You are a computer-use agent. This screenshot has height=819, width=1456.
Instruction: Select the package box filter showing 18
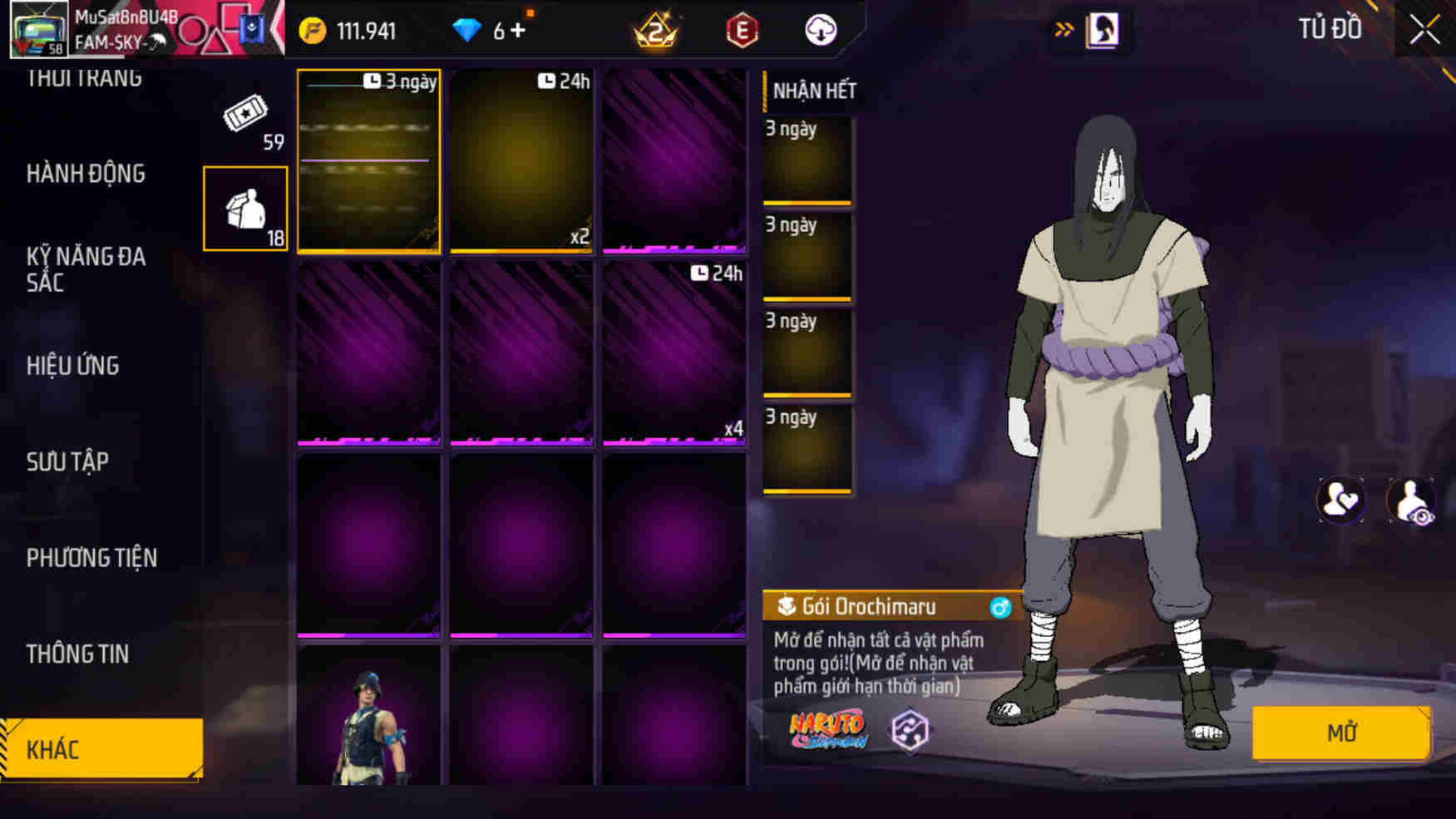click(244, 206)
